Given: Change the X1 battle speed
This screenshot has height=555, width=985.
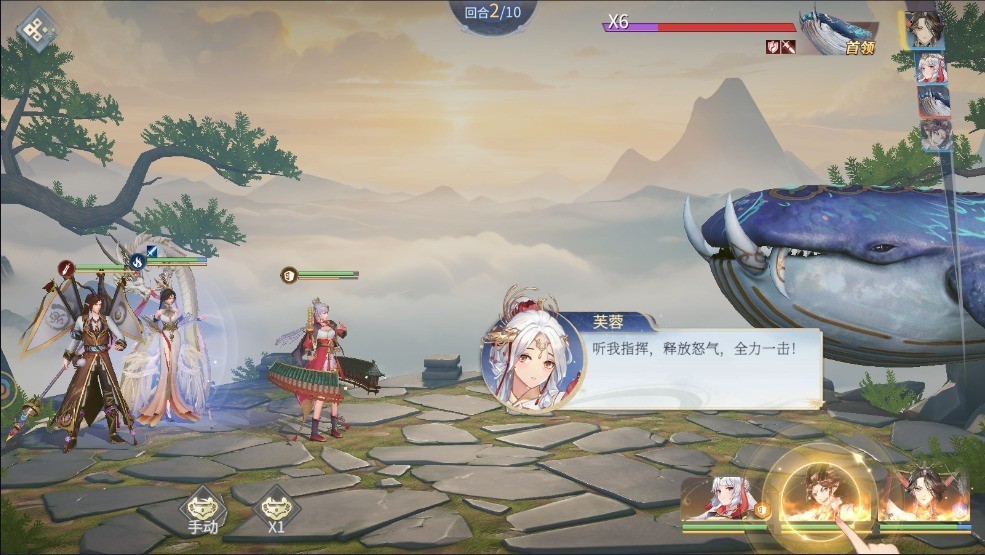Looking at the screenshot, I should [x=276, y=509].
